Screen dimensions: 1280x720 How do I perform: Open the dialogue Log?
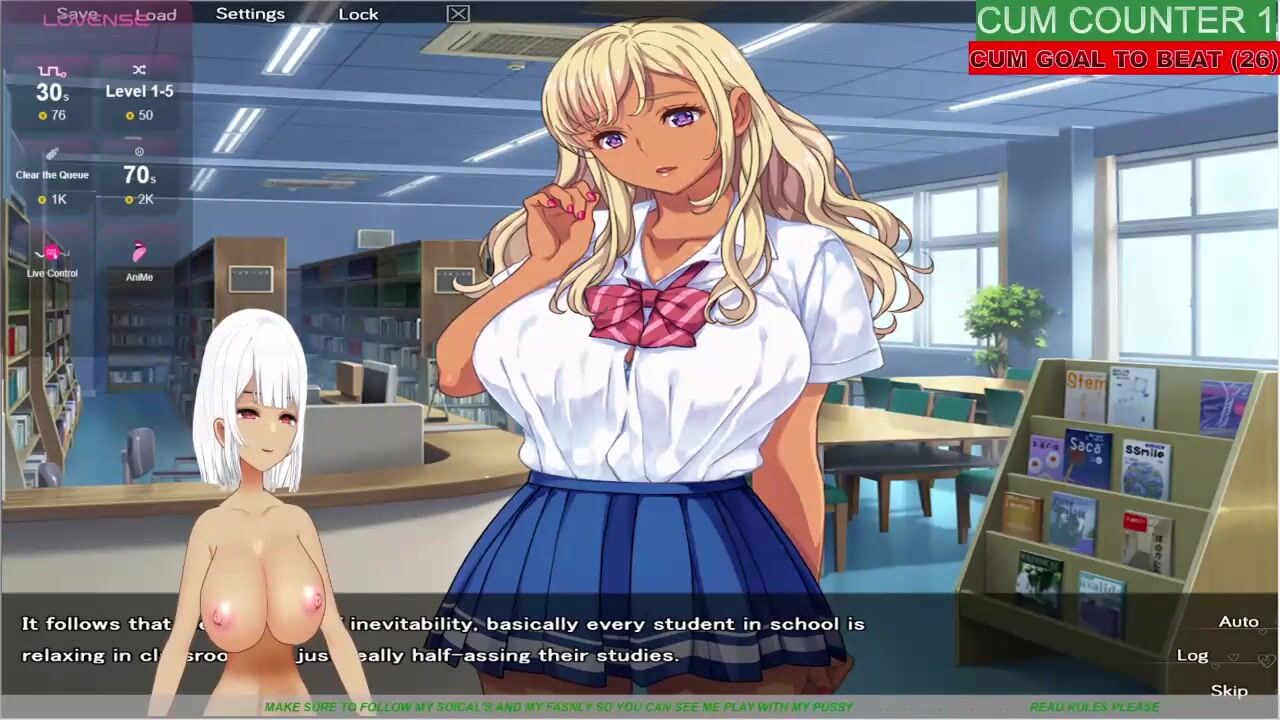click(1192, 655)
